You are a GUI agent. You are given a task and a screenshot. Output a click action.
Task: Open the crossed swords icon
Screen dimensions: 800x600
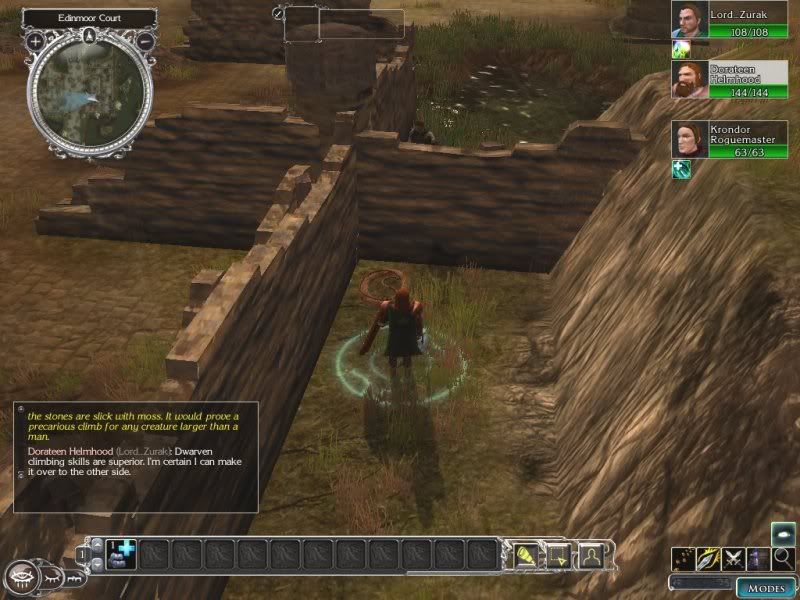click(x=732, y=560)
